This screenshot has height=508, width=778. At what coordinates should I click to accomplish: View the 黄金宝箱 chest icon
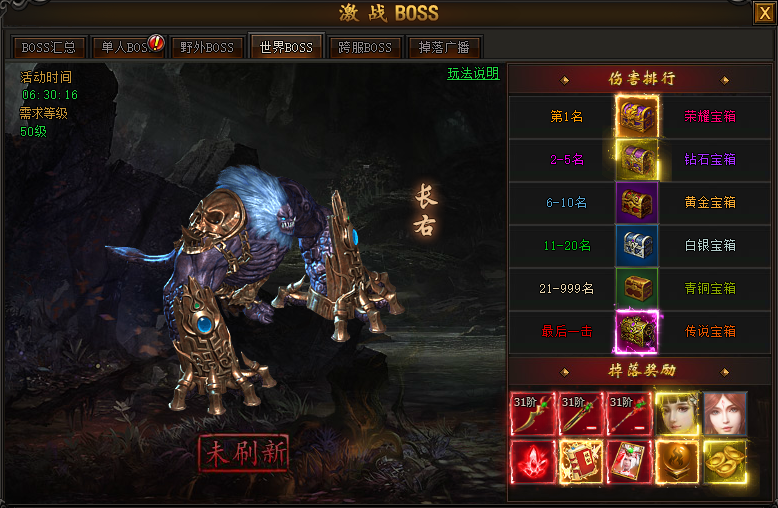coord(636,202)
